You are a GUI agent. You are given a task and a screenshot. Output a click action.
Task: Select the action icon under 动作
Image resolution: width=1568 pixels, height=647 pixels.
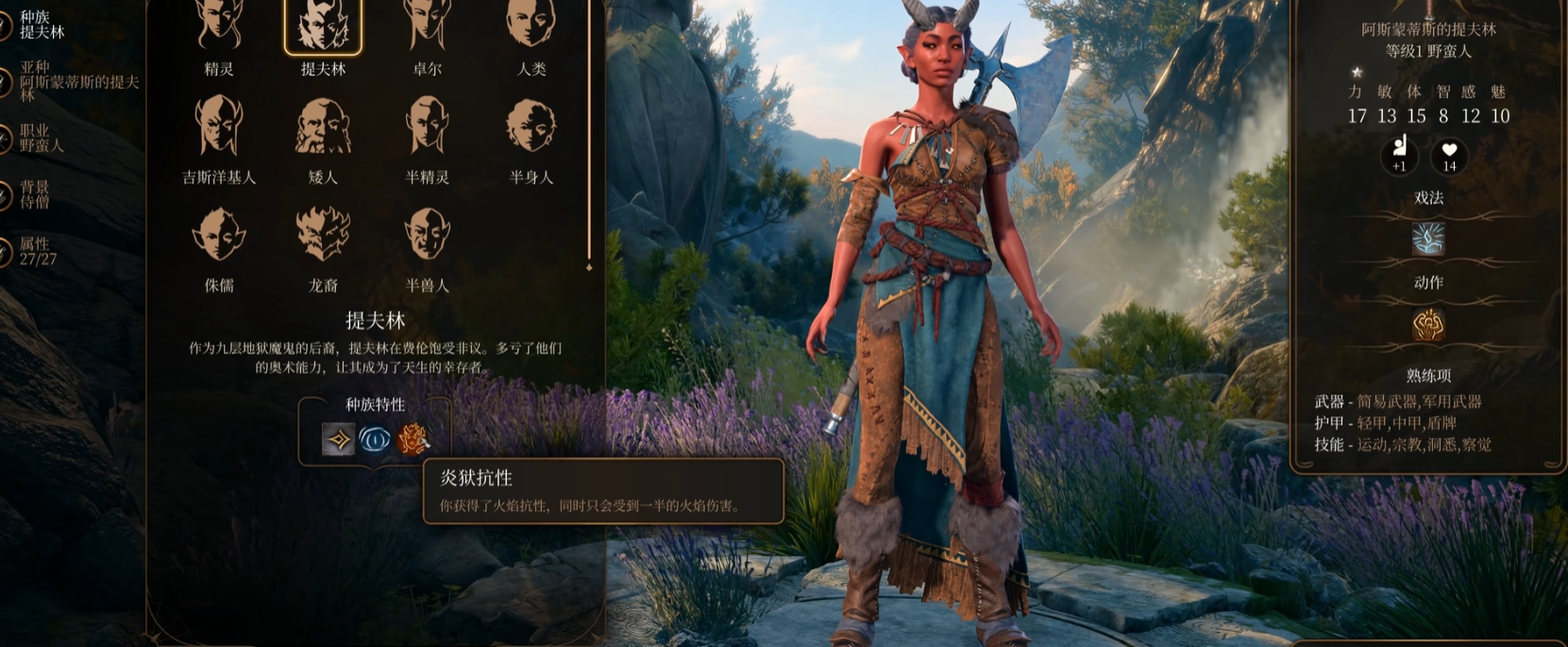point(1427,325)
